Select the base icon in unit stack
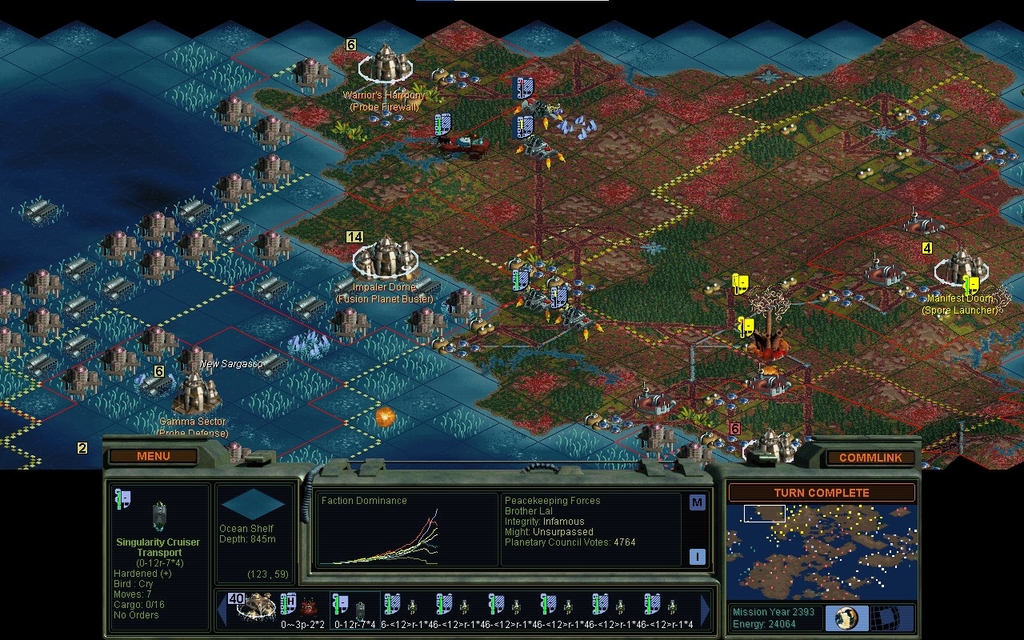The width and height of the screenshot is (1024, 640). pos(256,605)
